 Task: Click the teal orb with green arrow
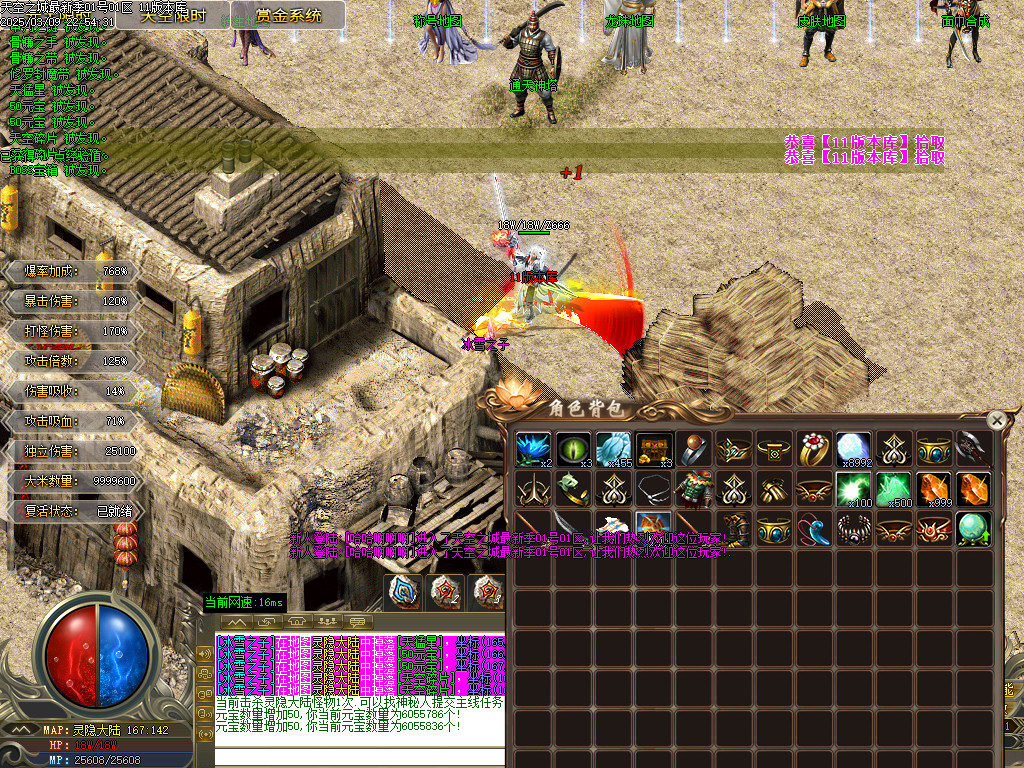974,528
